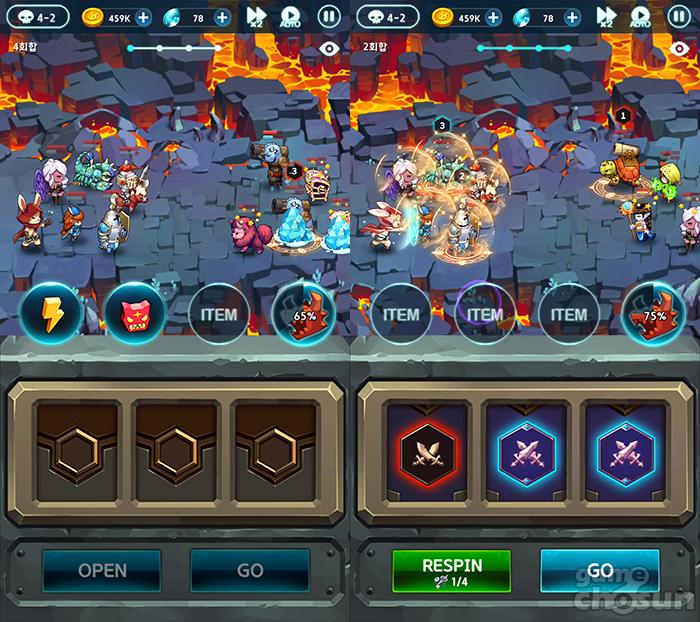The width and height of the screenshot is (700, 622).
Task: Activate the lightning bolt skill
Action: click(x=50, y=315)
